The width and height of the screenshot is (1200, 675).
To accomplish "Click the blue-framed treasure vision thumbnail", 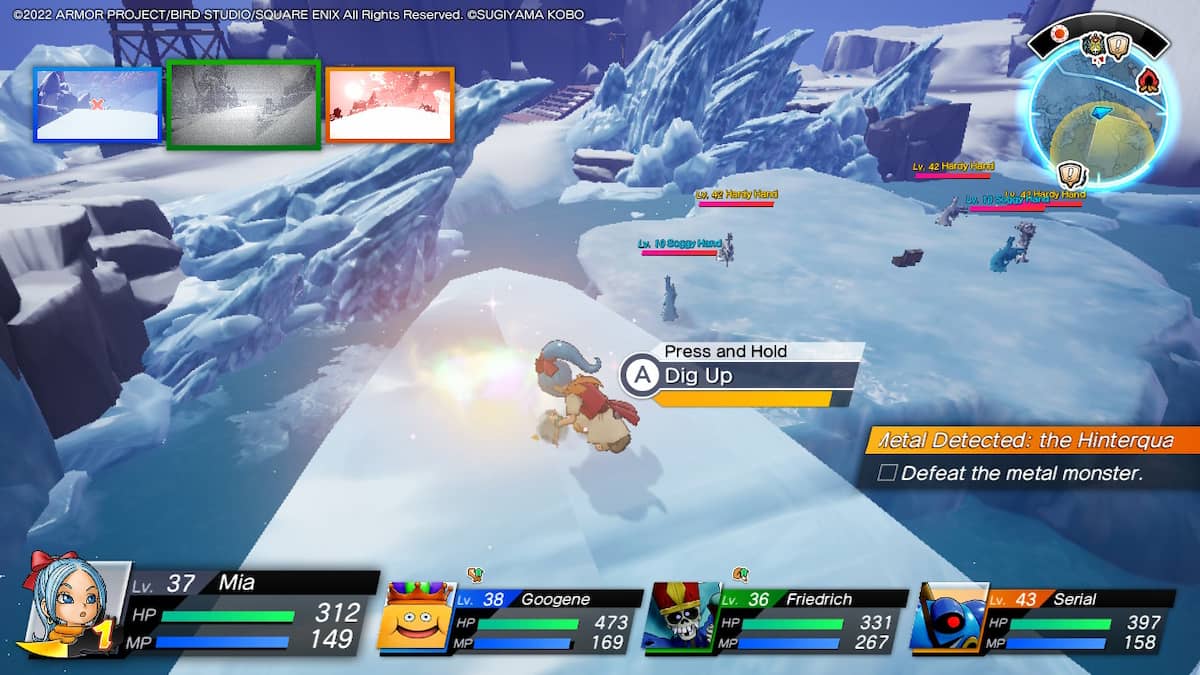I will coord(97,104).
